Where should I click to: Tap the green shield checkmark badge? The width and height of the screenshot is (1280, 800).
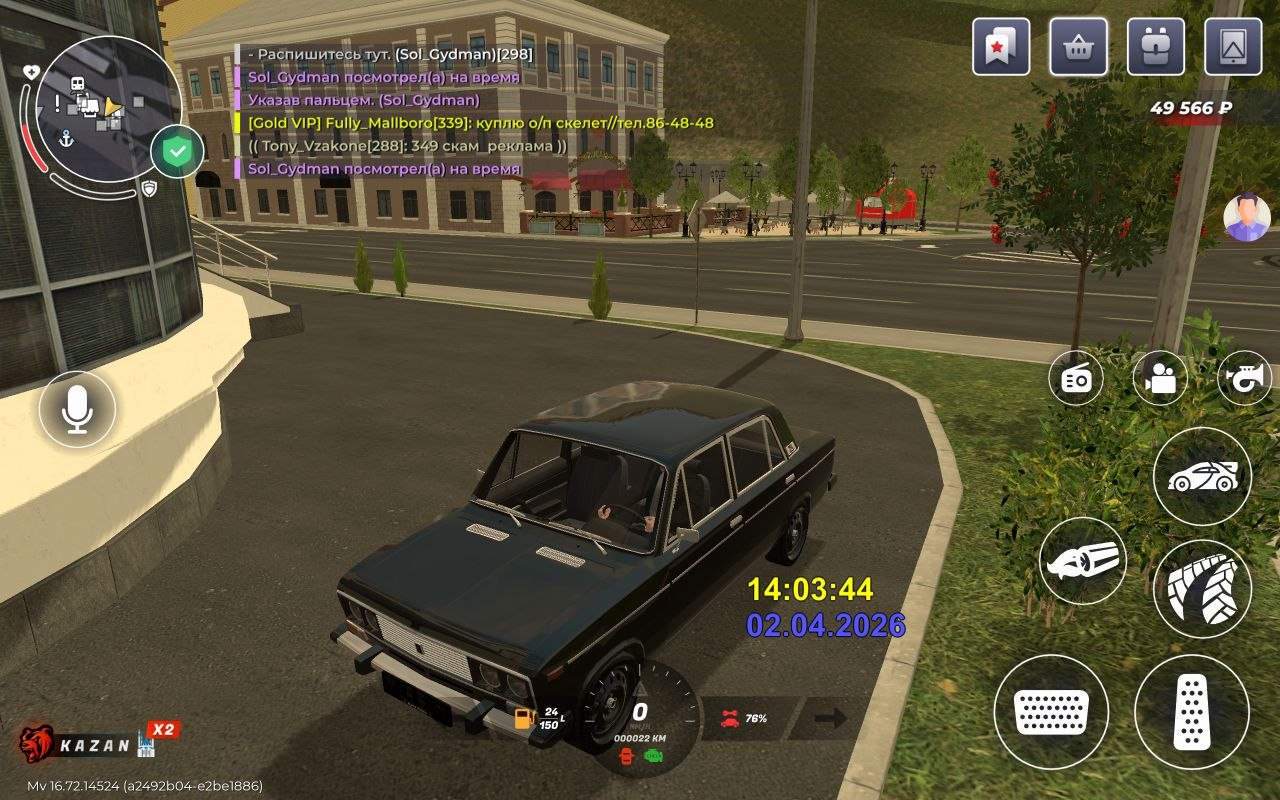(177, 152)
